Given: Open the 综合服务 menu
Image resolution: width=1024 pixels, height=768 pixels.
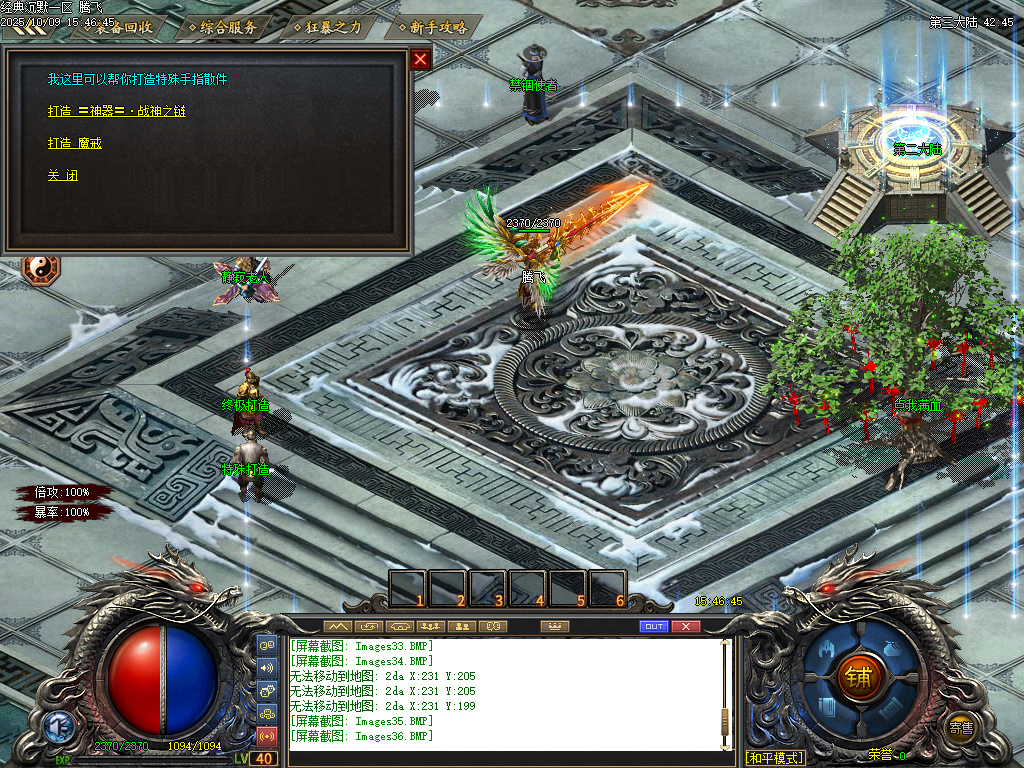Looking at the screenshot, I should [225, 27].
